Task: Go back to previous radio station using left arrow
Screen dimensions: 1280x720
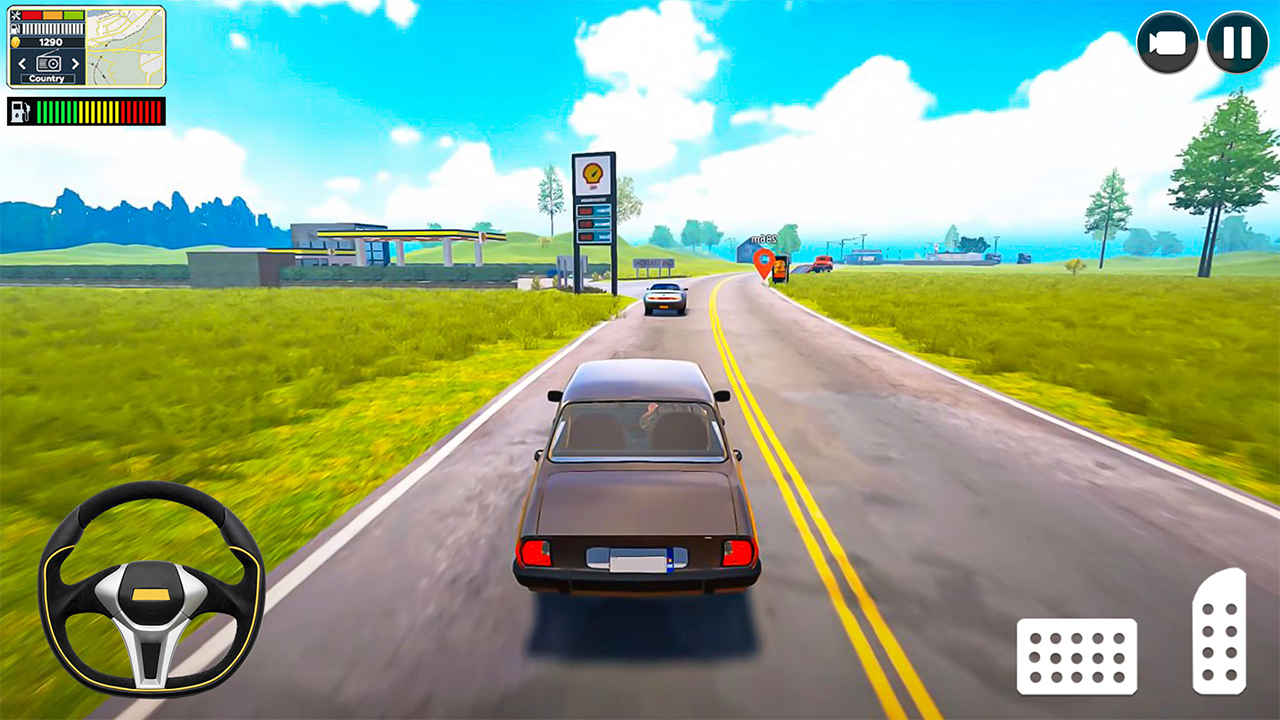Action: [x=22, y=64]
